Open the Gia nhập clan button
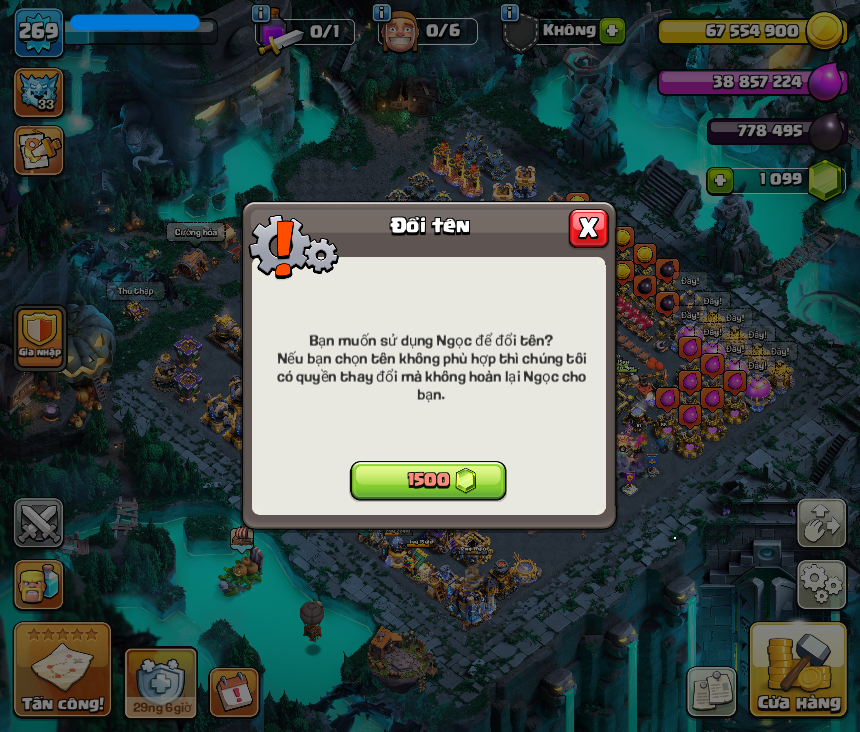The height and width of the screenshot is (732, 860). click(x=40, y=337)
